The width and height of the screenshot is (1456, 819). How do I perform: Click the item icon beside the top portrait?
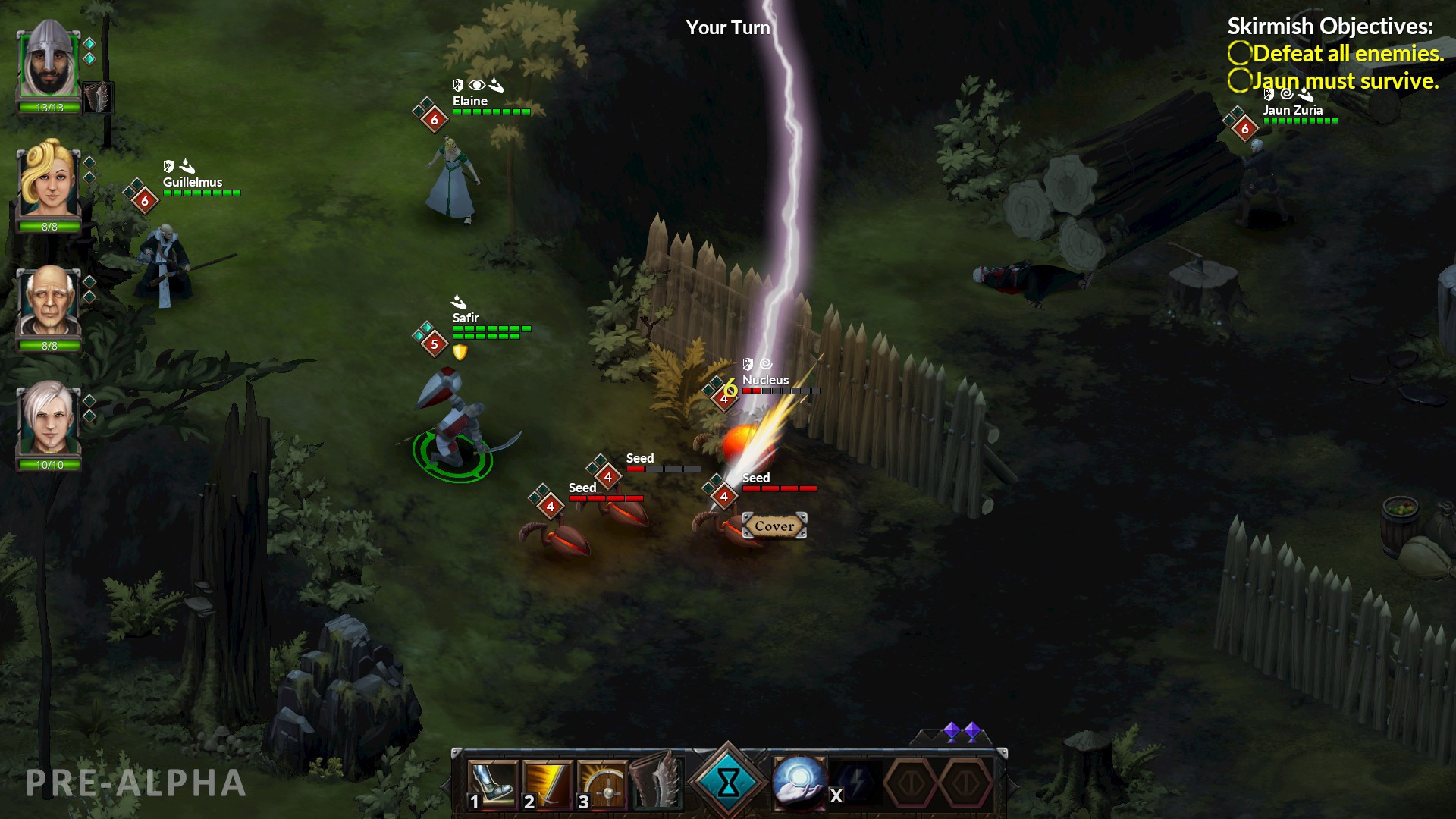tap(99, 97)
